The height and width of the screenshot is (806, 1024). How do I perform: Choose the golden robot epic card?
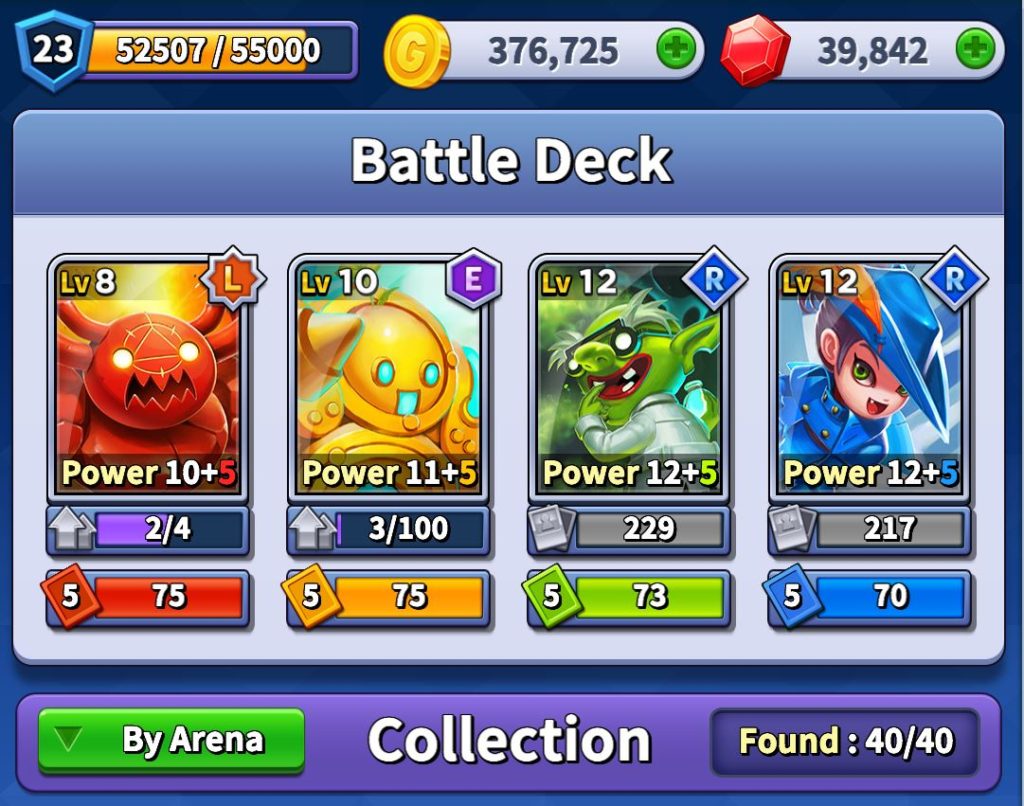point(388,380)
